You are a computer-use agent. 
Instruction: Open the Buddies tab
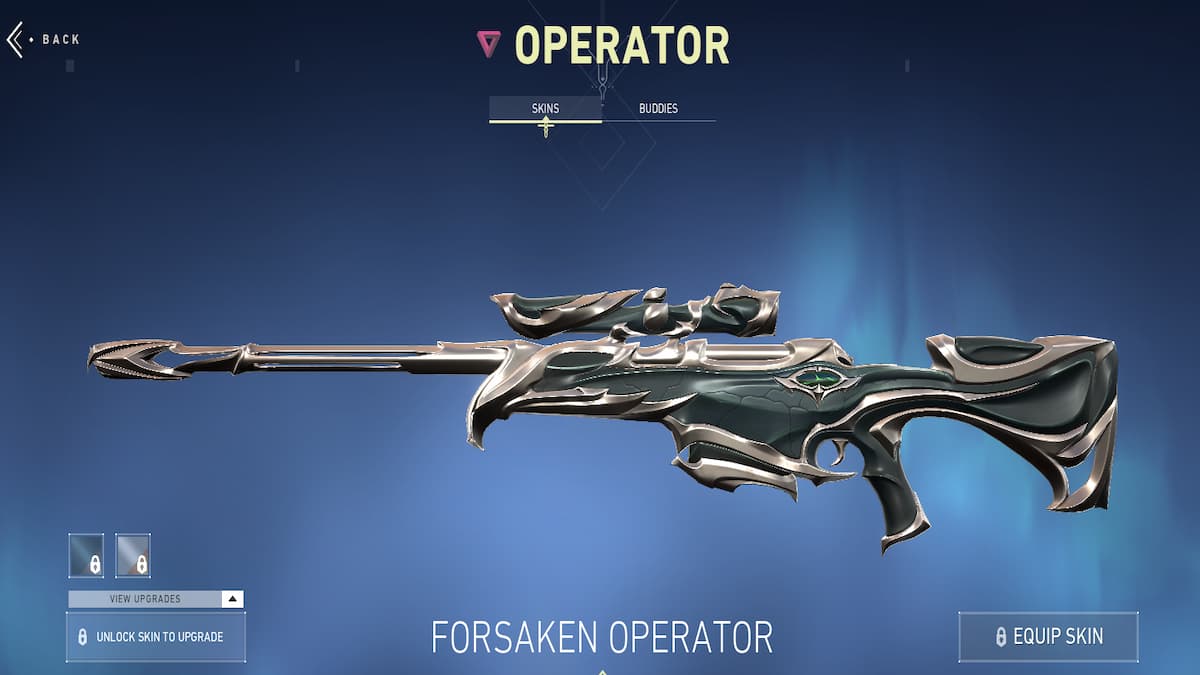pos(658,108)
